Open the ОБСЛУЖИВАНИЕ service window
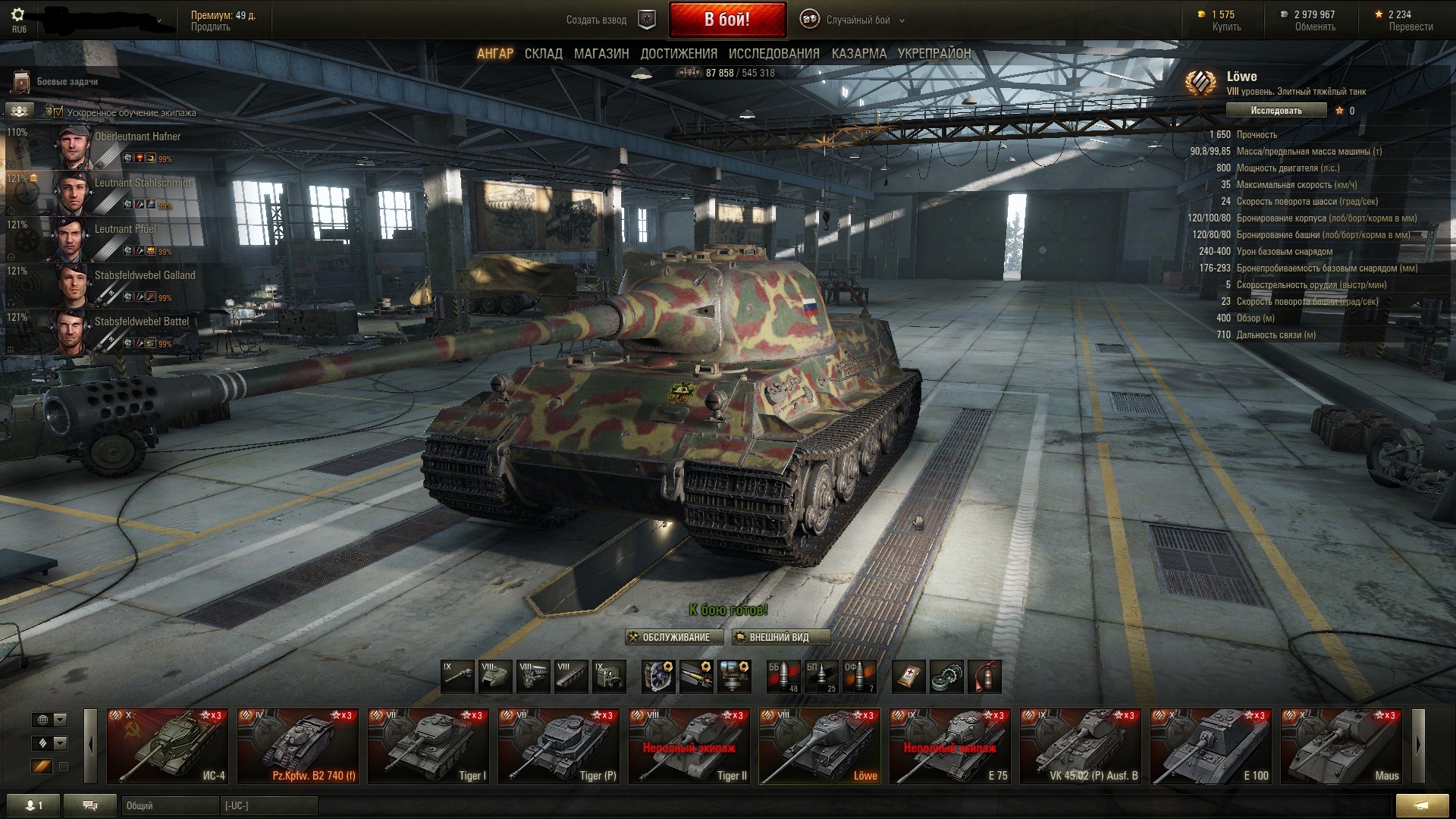Image resolution: width=1456 pixels, height=819 pixels. pyautogui.click(x=674, y=637)
